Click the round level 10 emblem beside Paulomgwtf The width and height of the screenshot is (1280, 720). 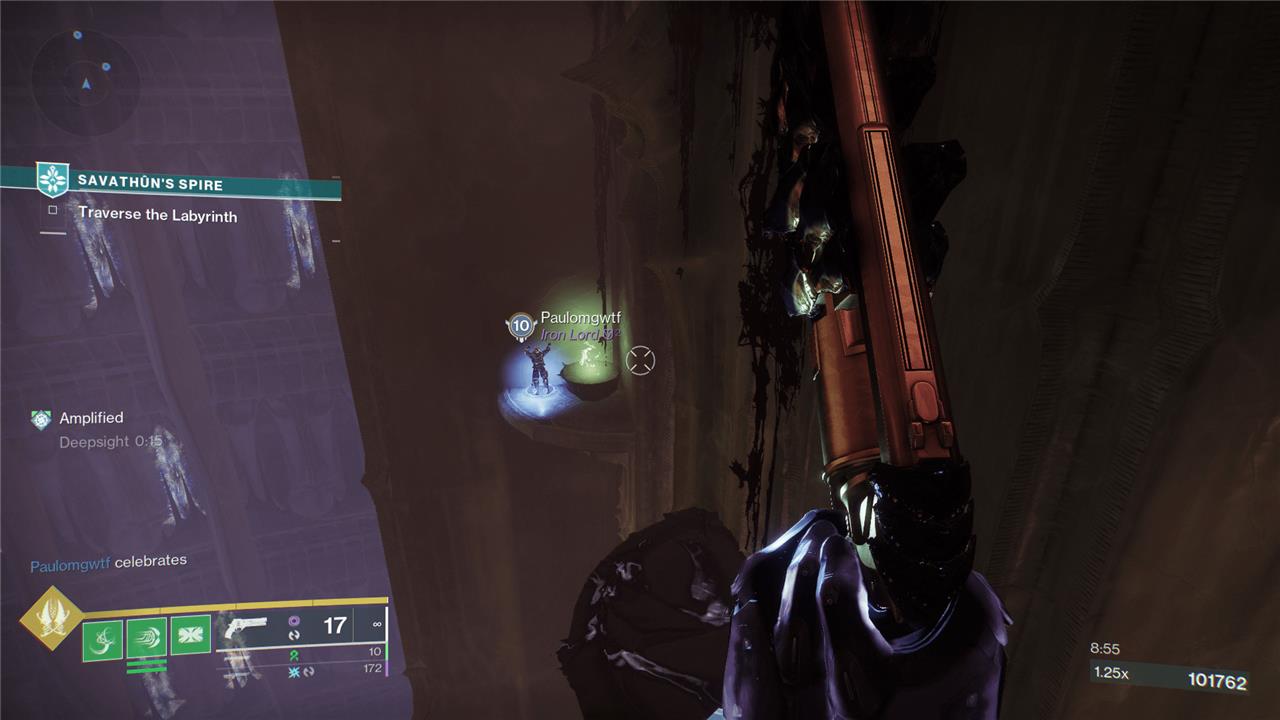520,325
